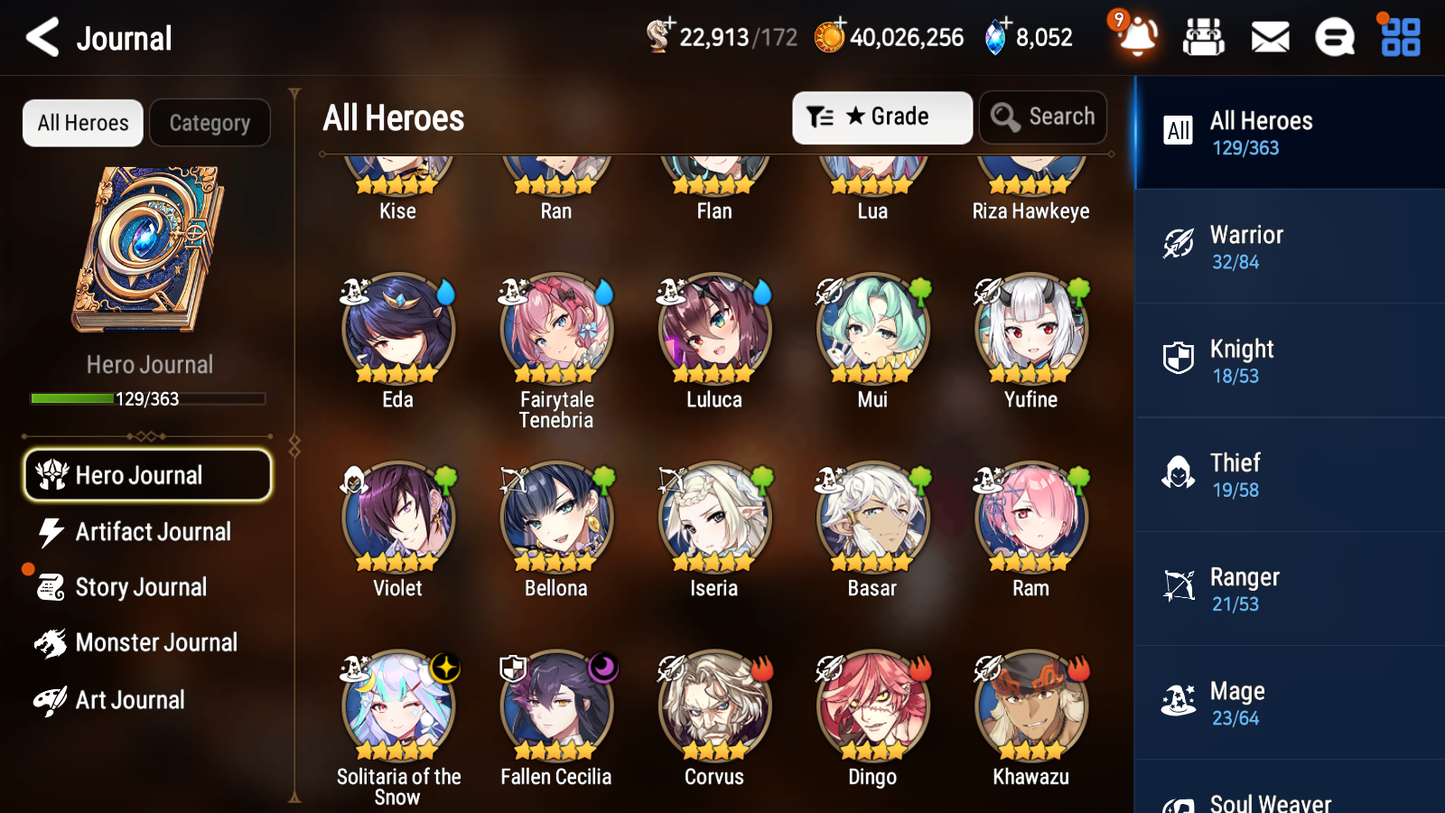Go back using the back arrow
This screenshot has height=813, width=1445.
[42, 38]
